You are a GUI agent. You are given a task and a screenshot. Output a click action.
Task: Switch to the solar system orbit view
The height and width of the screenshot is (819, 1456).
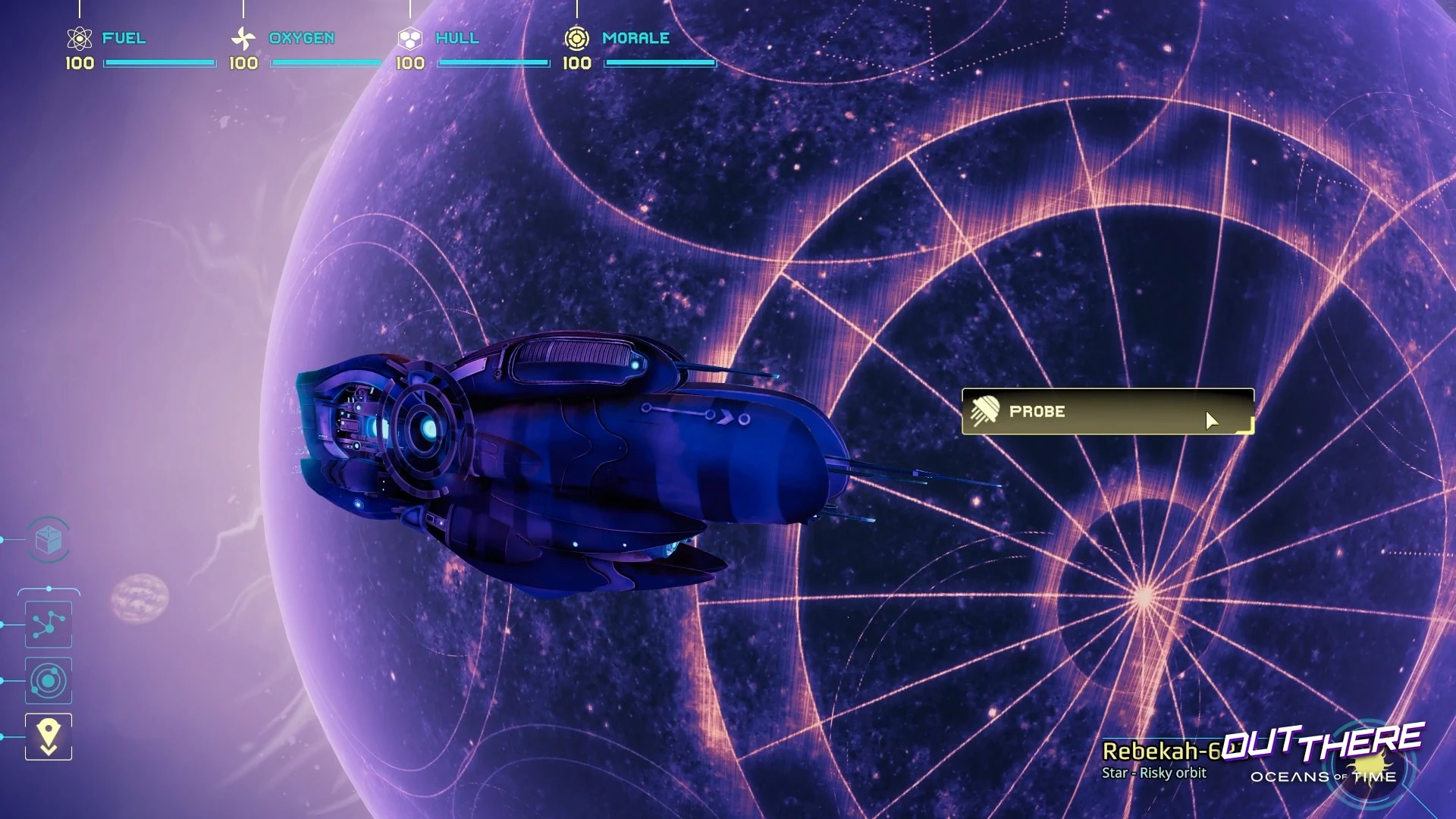(49, 680)
